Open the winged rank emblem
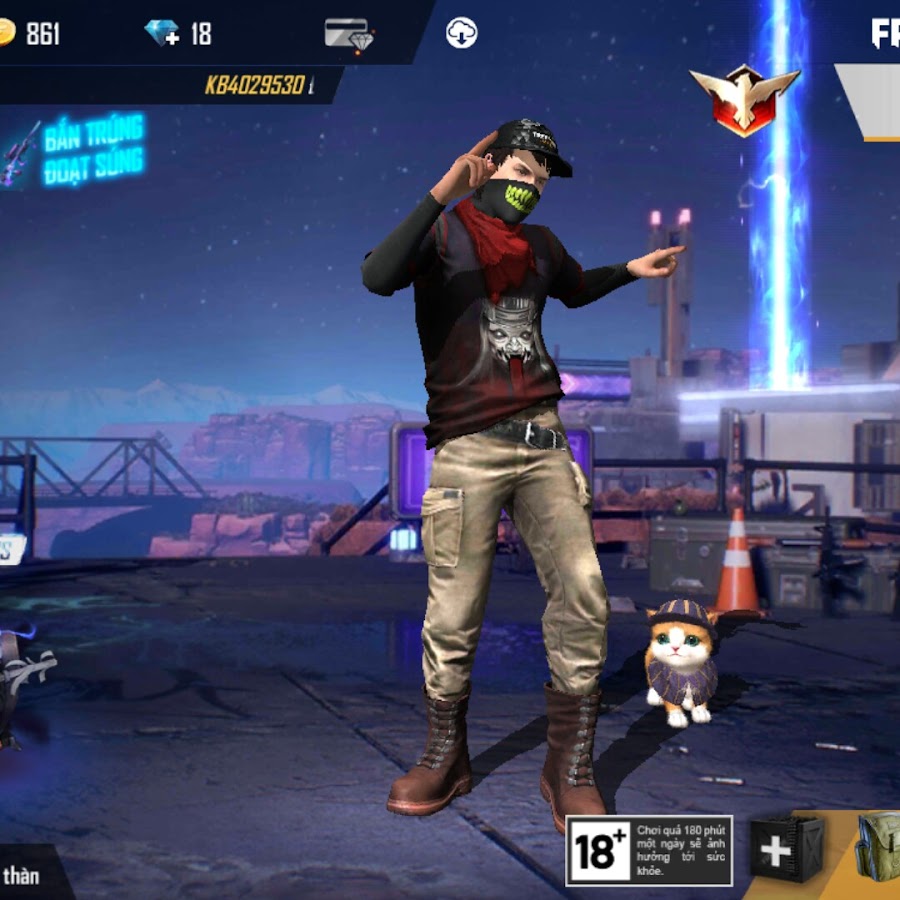The height and width of the screenshot is (900, 900). coord(743,99)
